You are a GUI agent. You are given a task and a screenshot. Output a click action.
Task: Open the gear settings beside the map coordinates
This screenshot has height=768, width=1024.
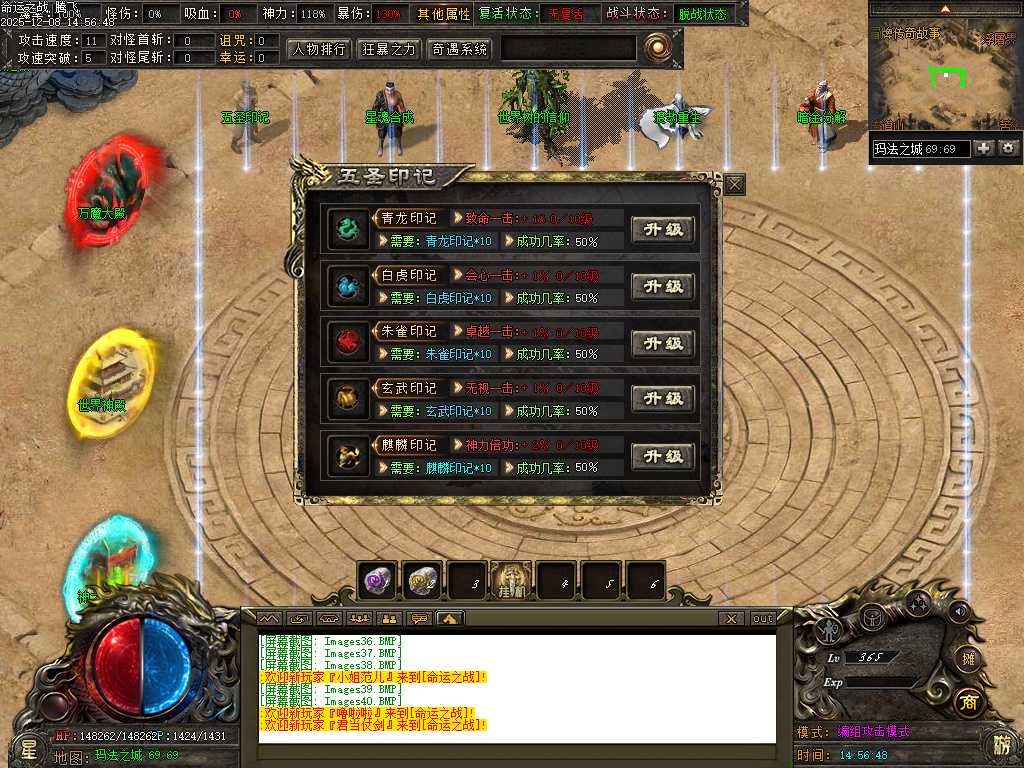point(1008,148)
